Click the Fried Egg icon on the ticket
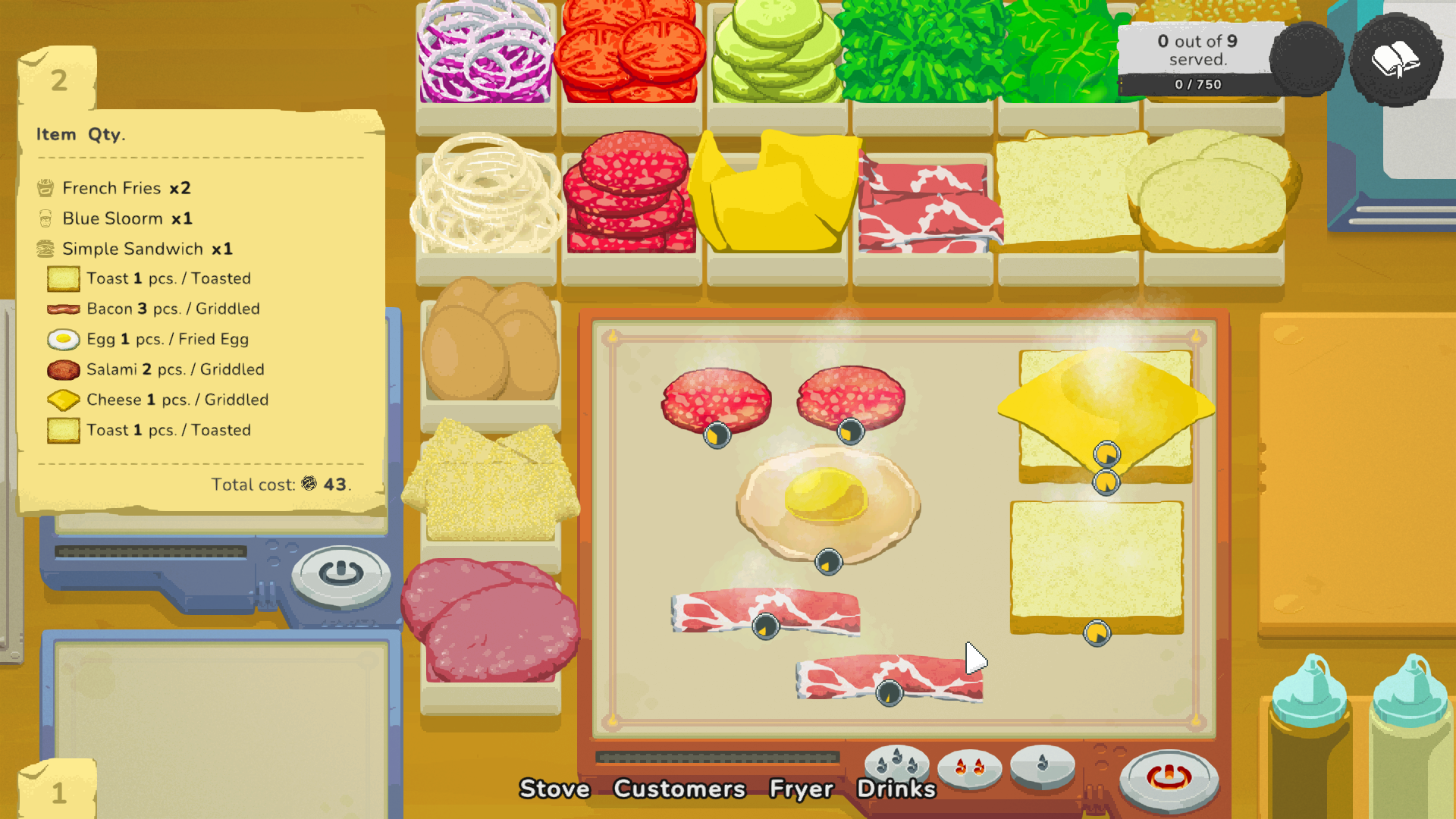This screenshot has height=819, width=1456. (x=63, y=339)
